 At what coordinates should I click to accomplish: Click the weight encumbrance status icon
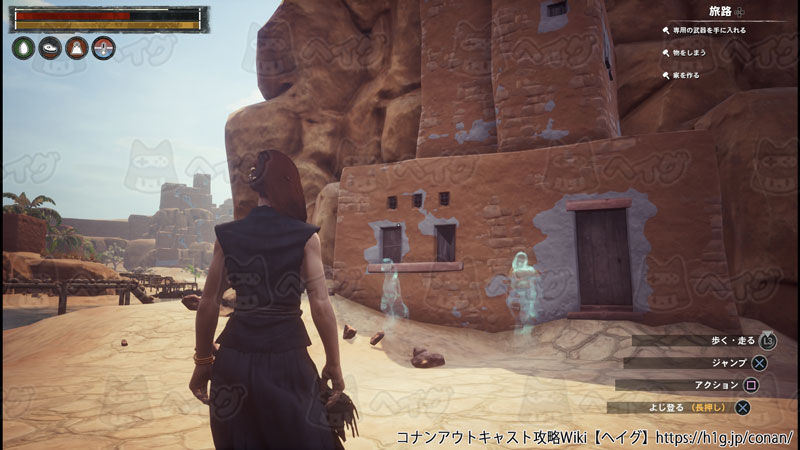[x=77, y=48]
